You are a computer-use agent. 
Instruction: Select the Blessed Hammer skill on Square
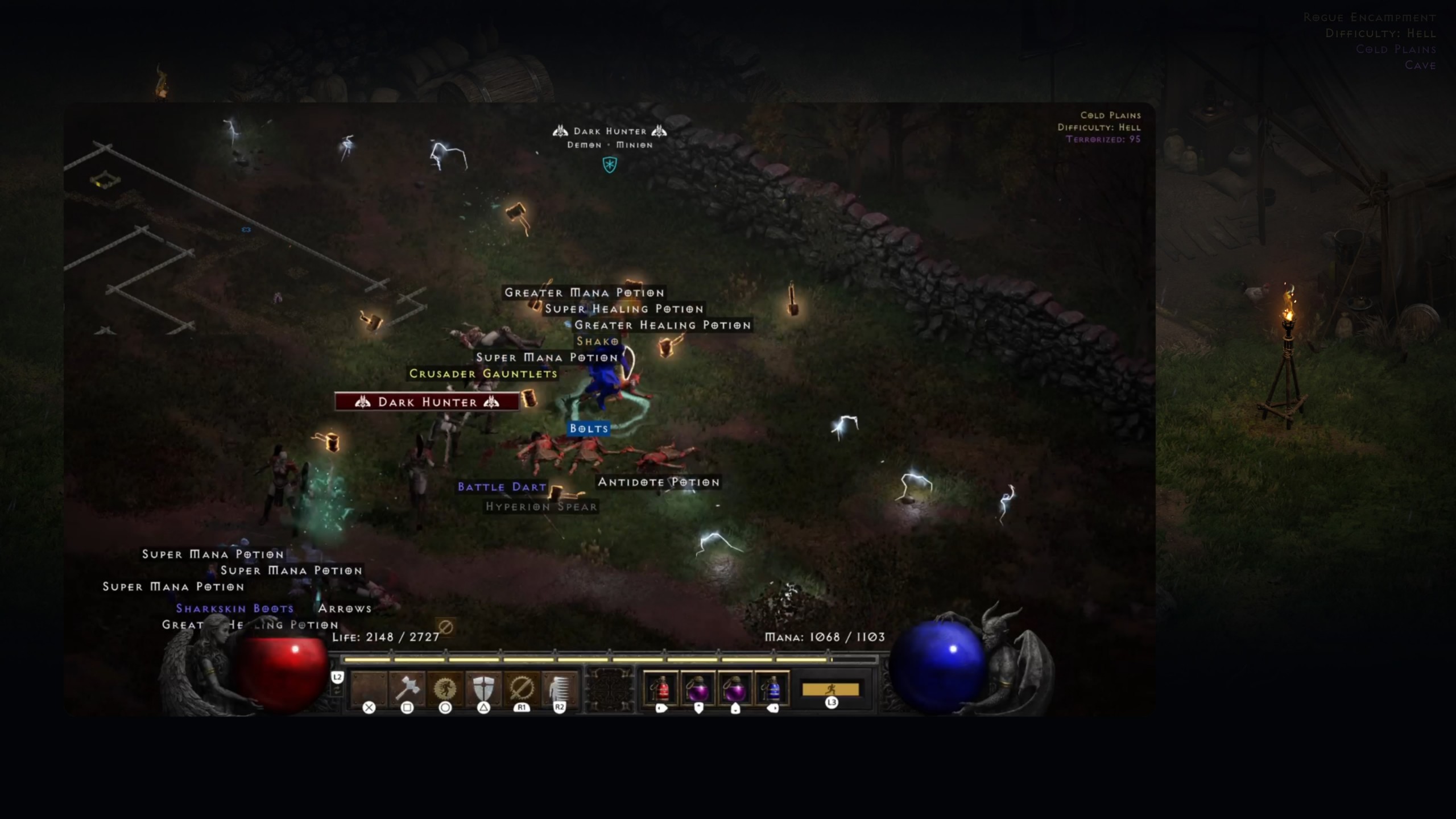tap(408, 690)
